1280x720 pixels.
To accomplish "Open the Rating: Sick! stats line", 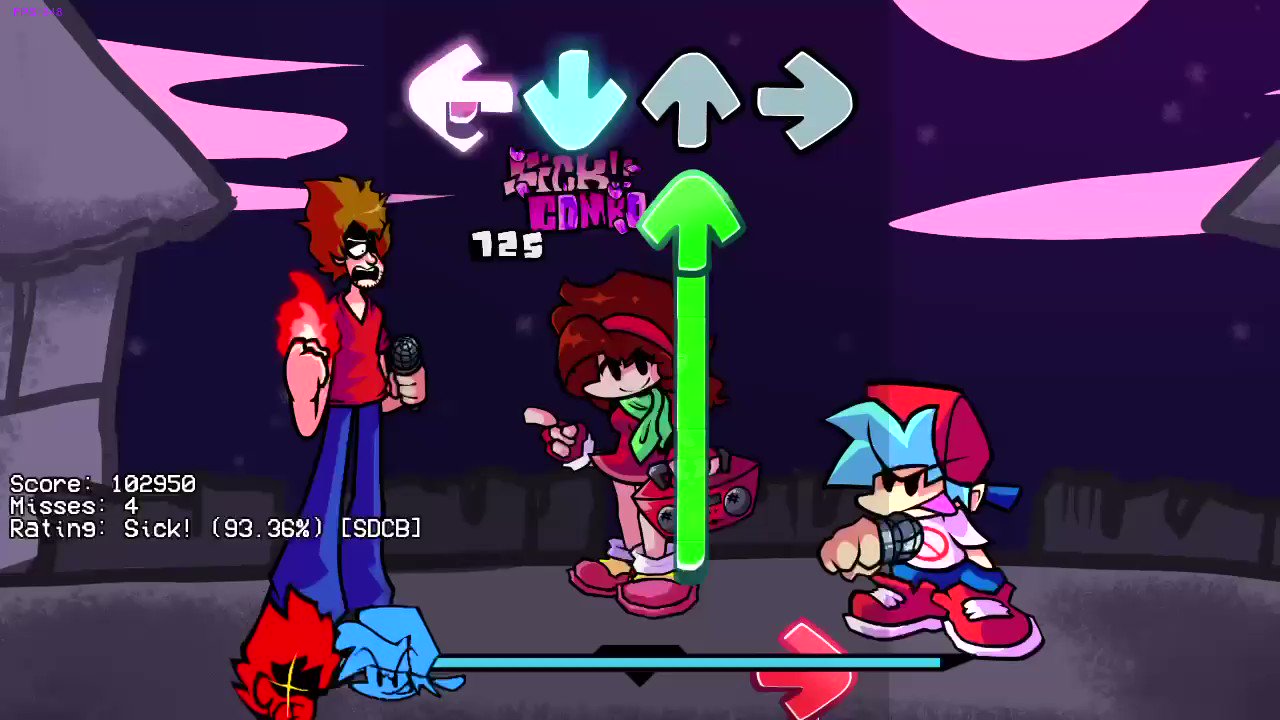I will (215, 528).
